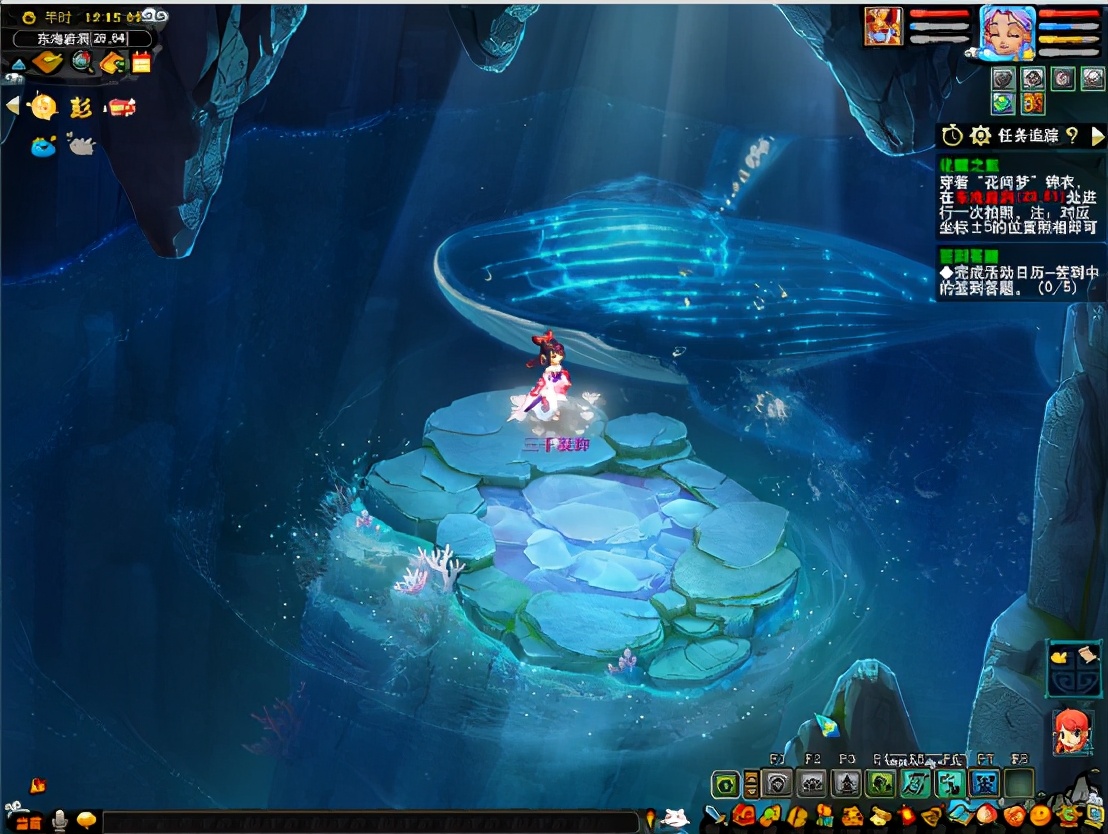Activate the F7 blue skill slot
This screenshot has height=834, width=1108.
(x=985, y=783)
